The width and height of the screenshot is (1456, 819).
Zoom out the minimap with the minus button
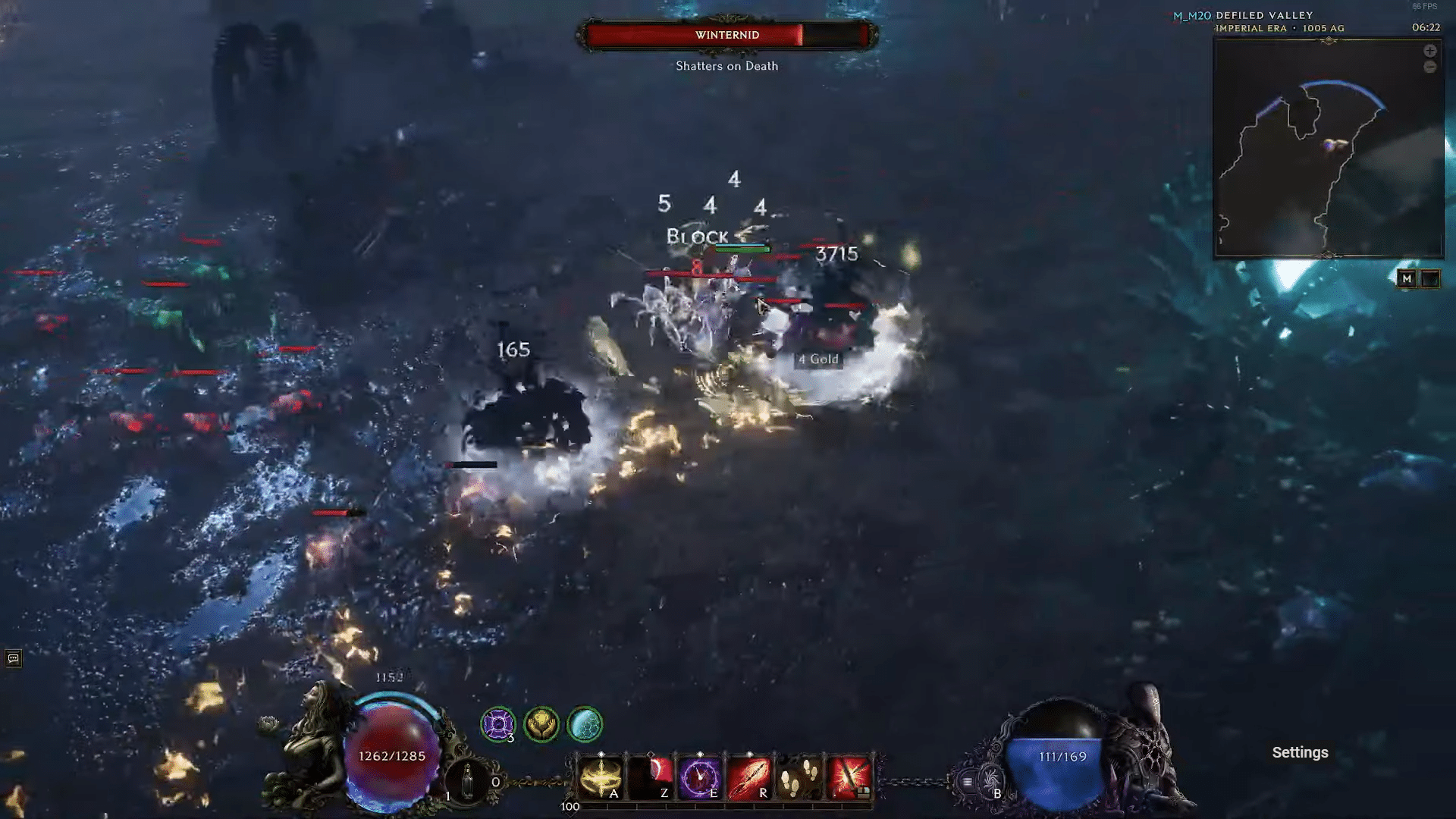point(1429,67)
